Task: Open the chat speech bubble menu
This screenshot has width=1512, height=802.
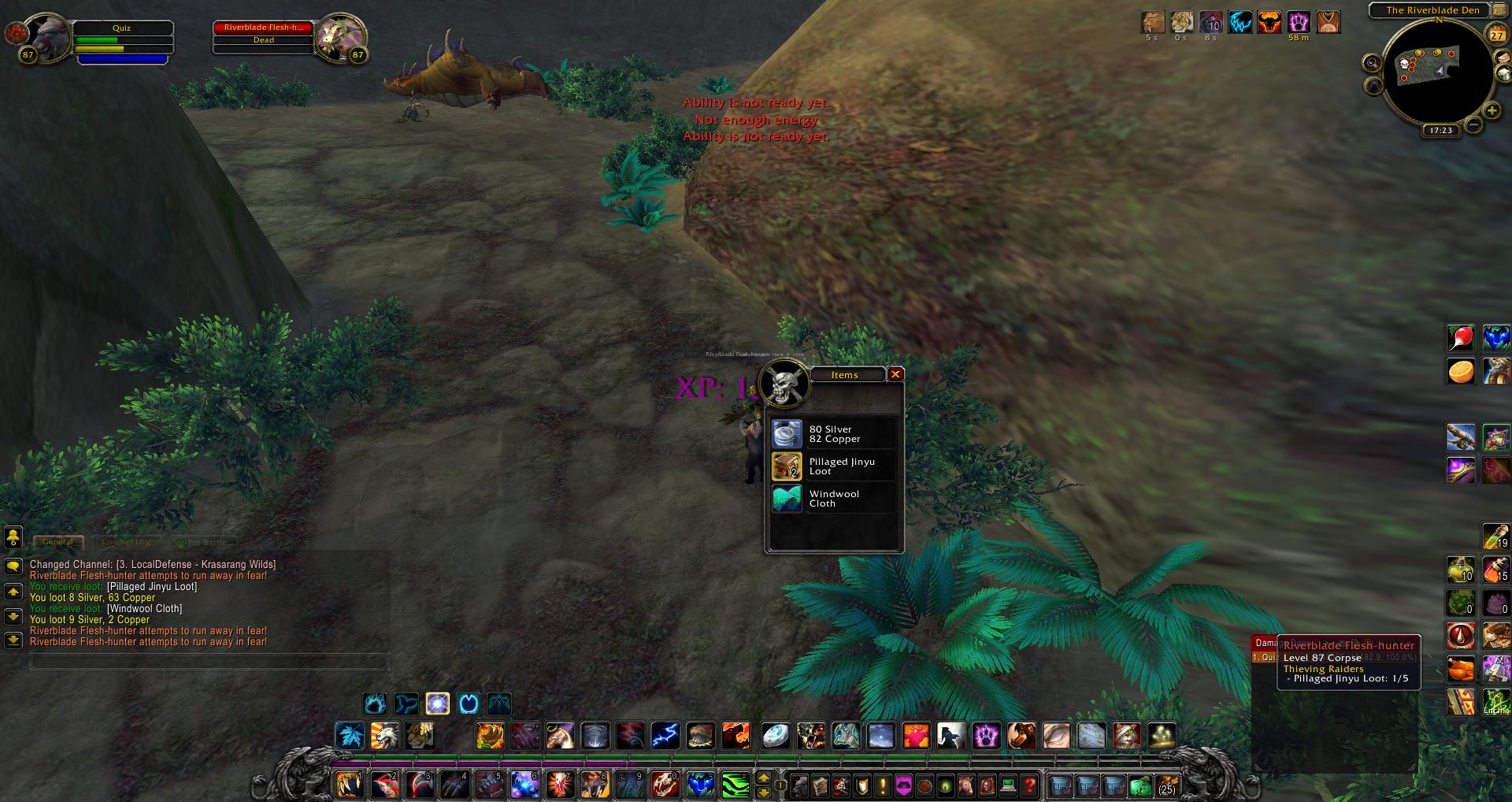Action: click(13, 566)
